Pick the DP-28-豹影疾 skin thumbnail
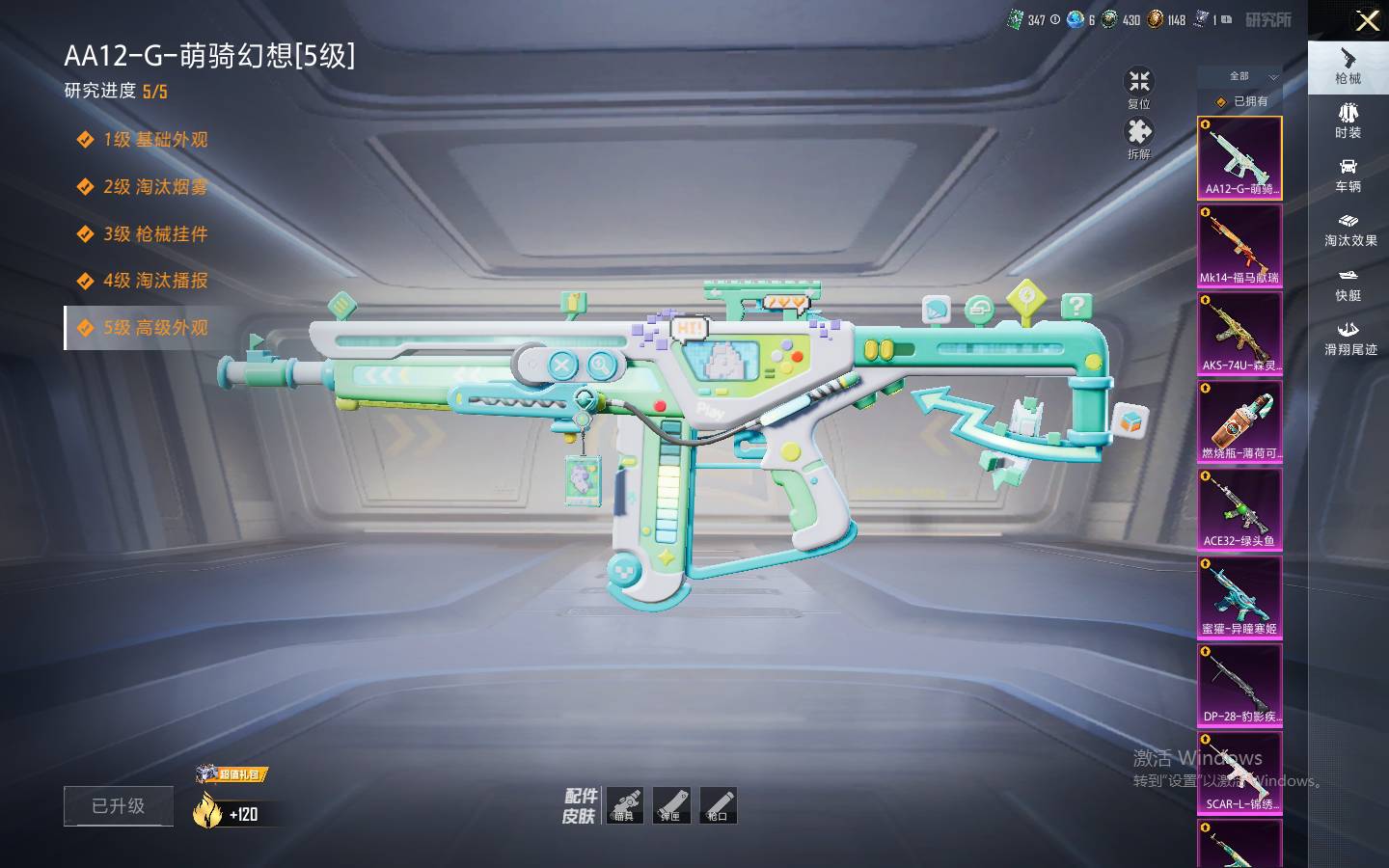The height and width of the screenshot is (868, 1389). tap(1239, 684)
